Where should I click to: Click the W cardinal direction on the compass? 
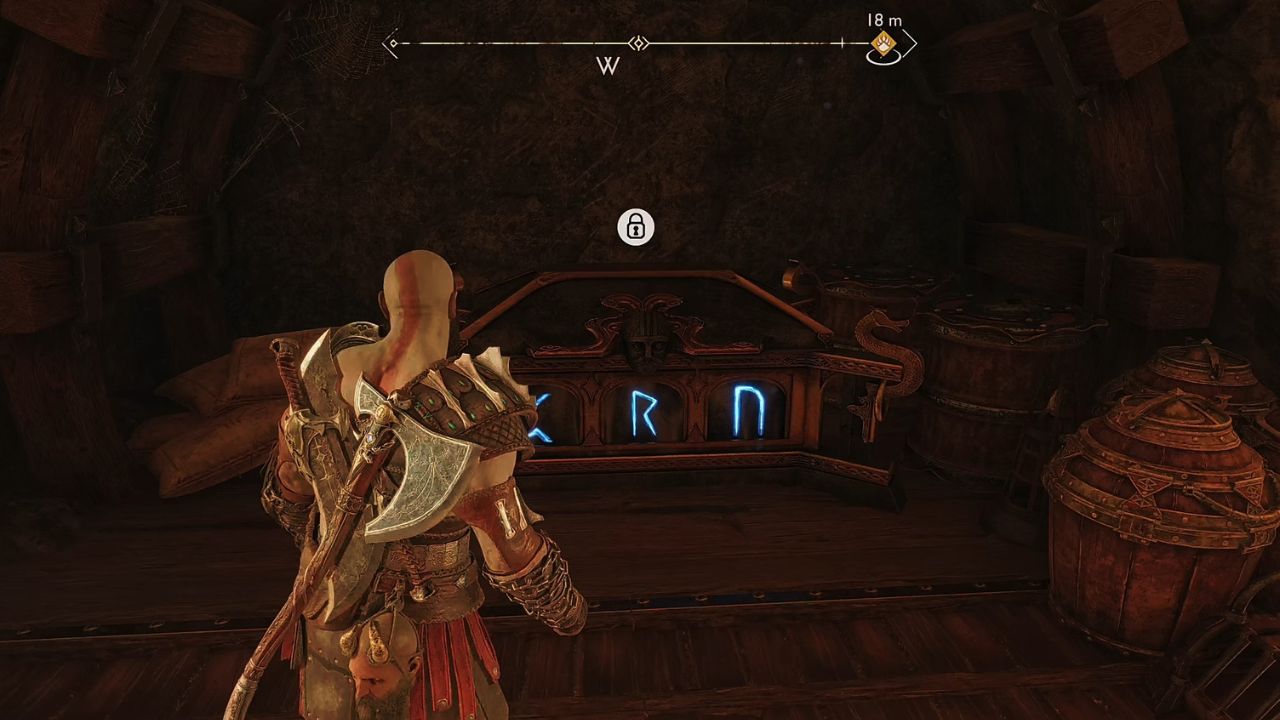pyautogui.click(x=609, y=66)
